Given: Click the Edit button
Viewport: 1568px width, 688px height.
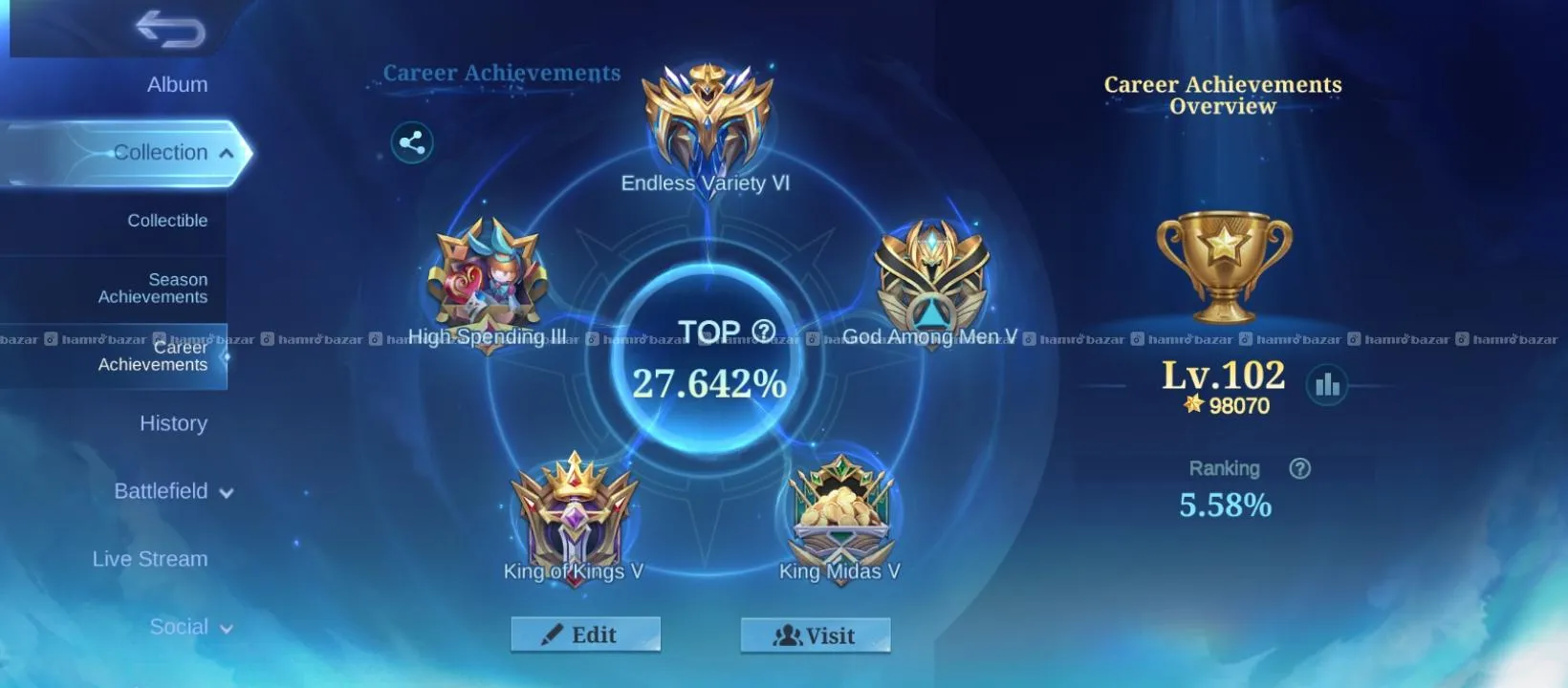Looking at the screenshot, I should [x=585, y=634].
